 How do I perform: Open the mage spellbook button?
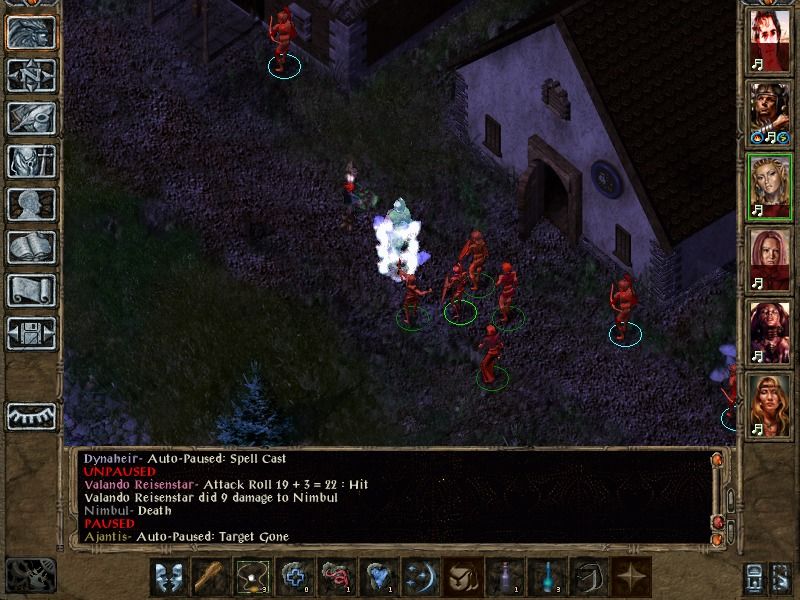tap(30, 247)
